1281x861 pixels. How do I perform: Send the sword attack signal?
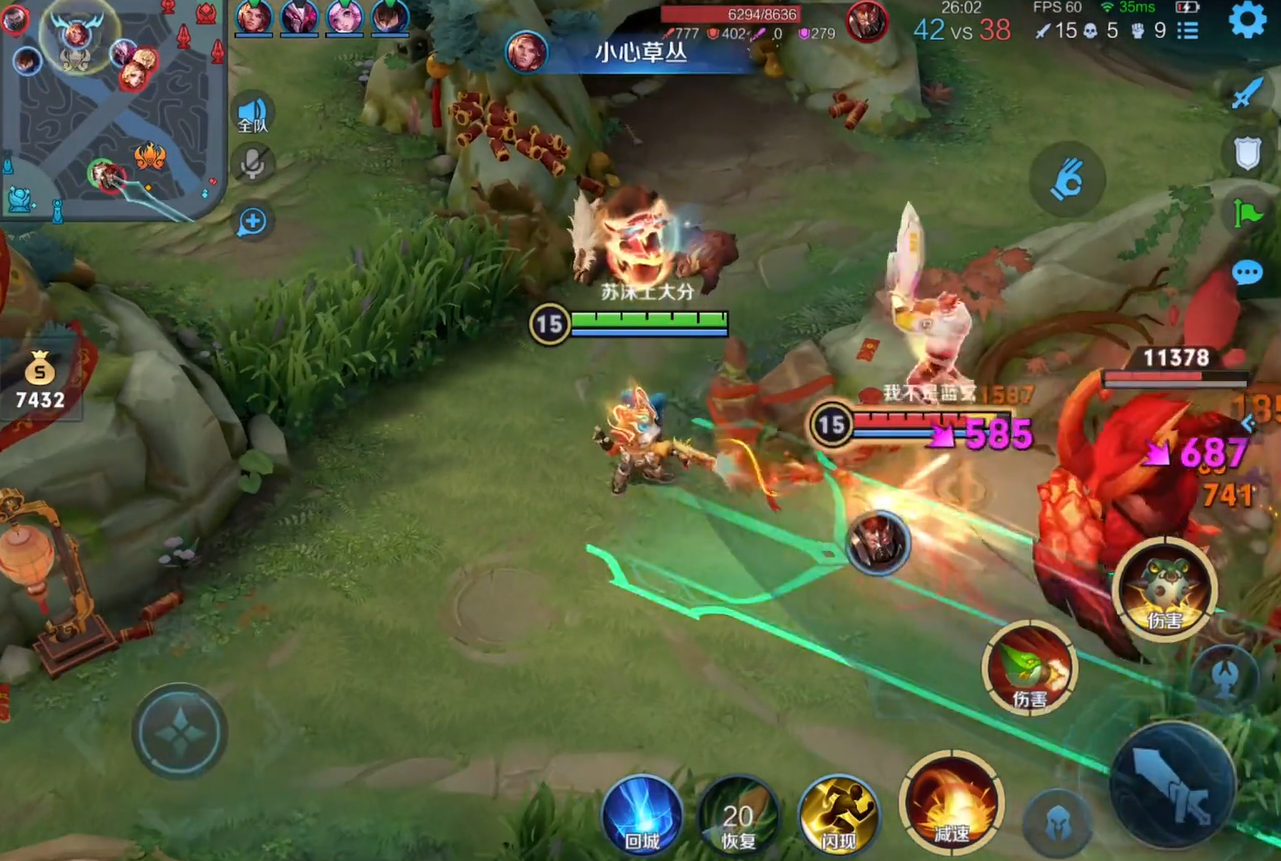[1247, 93]
